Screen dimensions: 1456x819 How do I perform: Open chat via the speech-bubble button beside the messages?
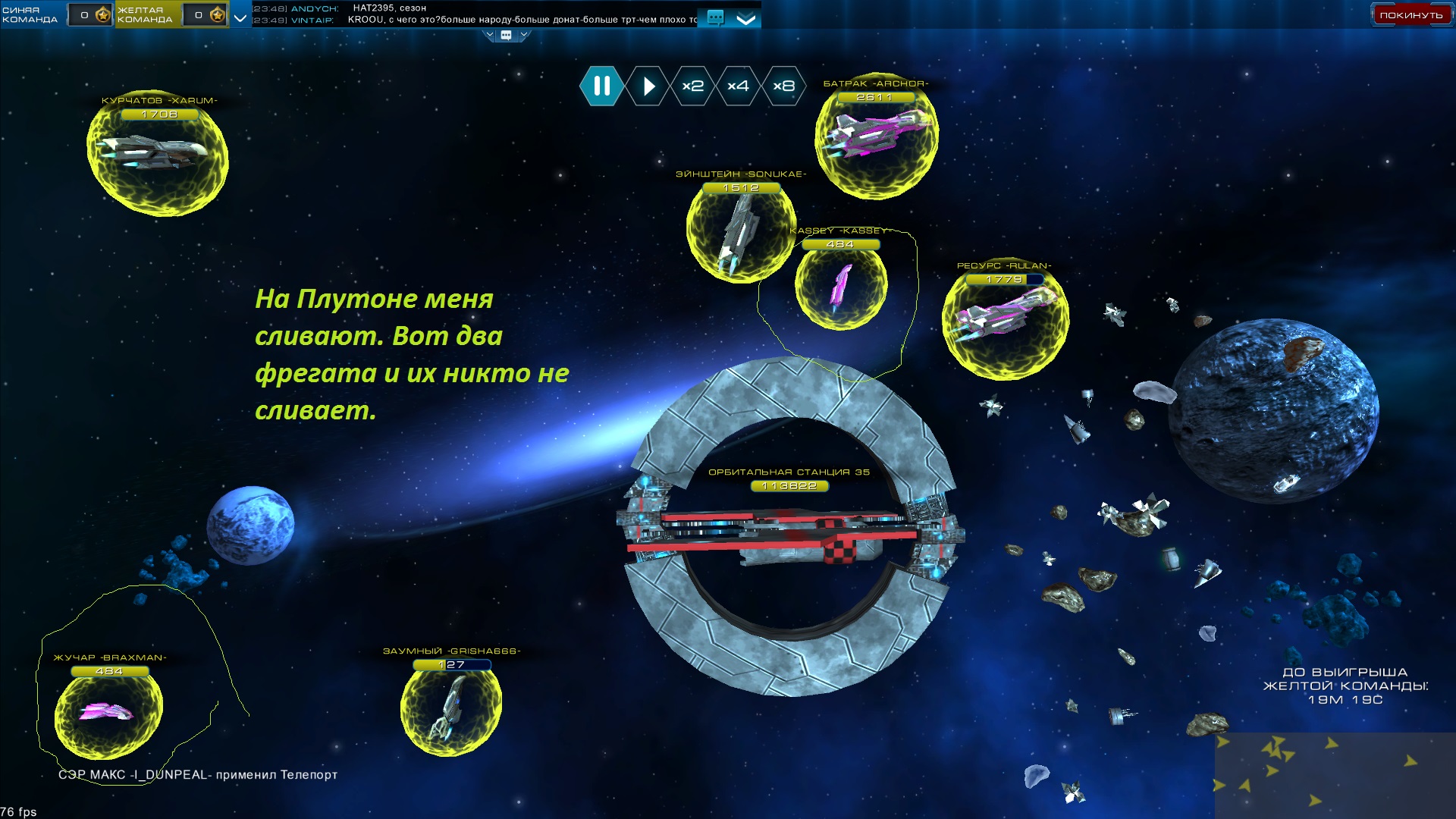pos(714,17)
